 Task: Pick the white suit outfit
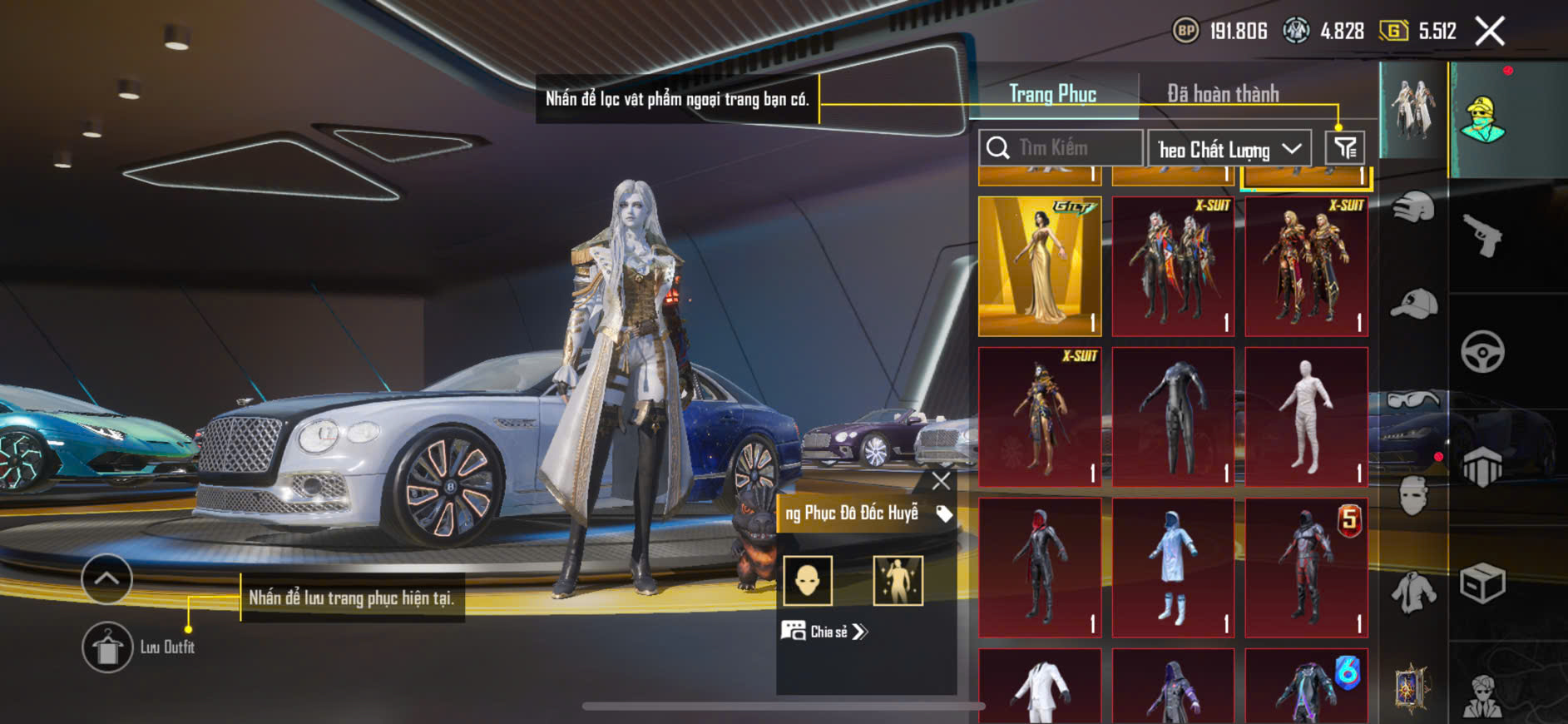(x=1040, y=687)
